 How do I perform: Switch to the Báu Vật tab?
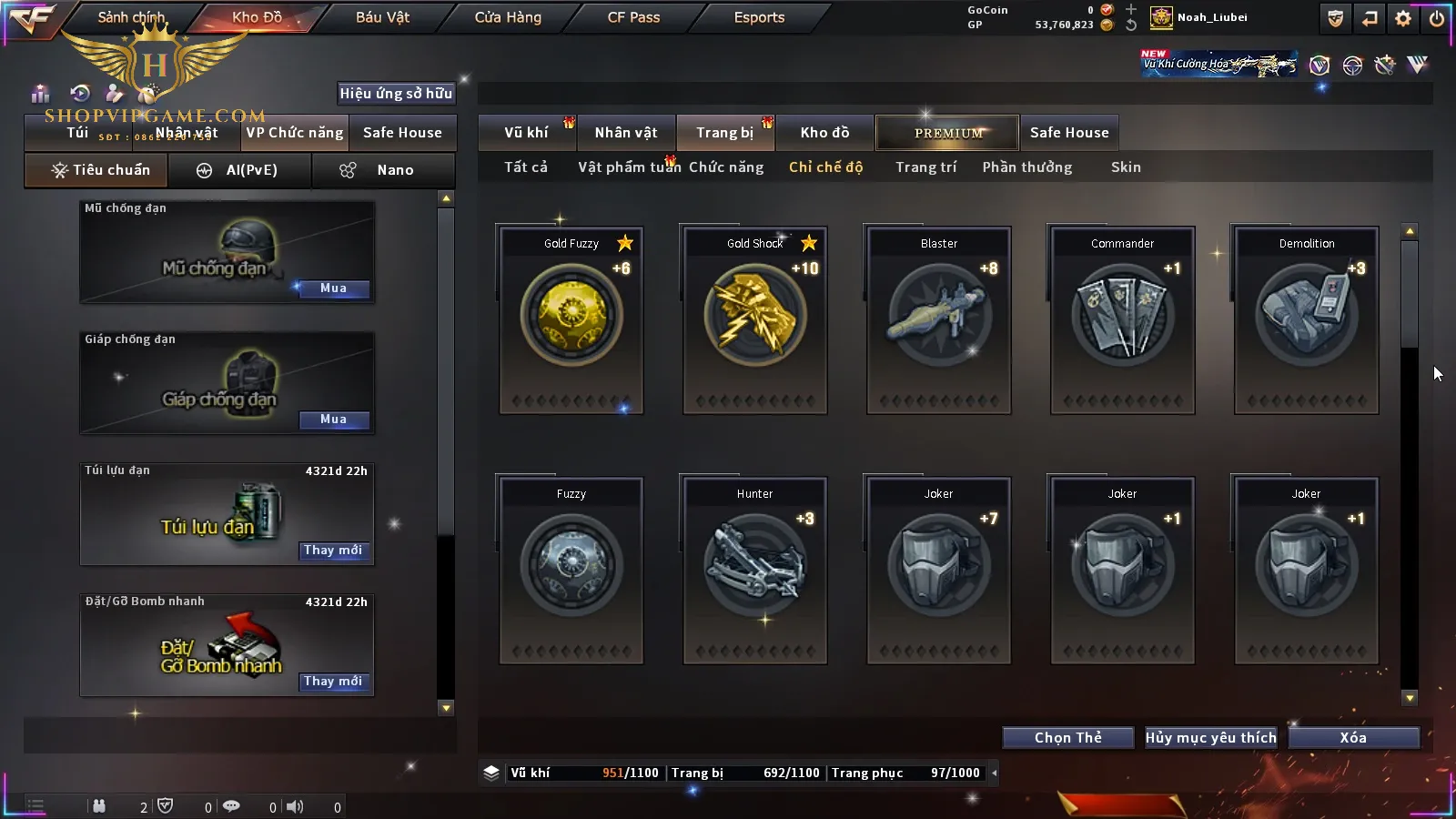(x=382, y=17)
